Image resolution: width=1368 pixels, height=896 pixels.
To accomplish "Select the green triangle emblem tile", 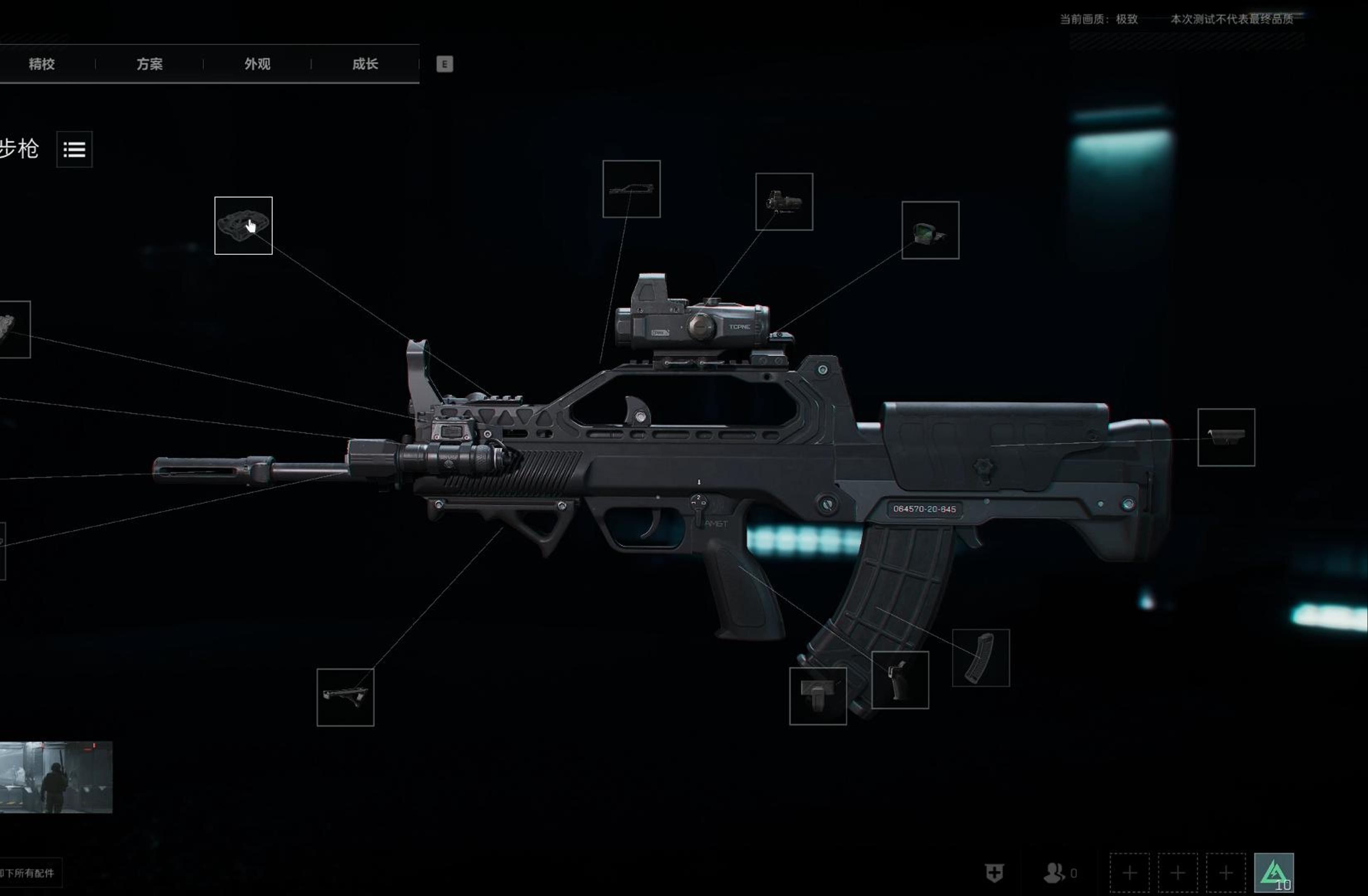I will click(1274, 872).
